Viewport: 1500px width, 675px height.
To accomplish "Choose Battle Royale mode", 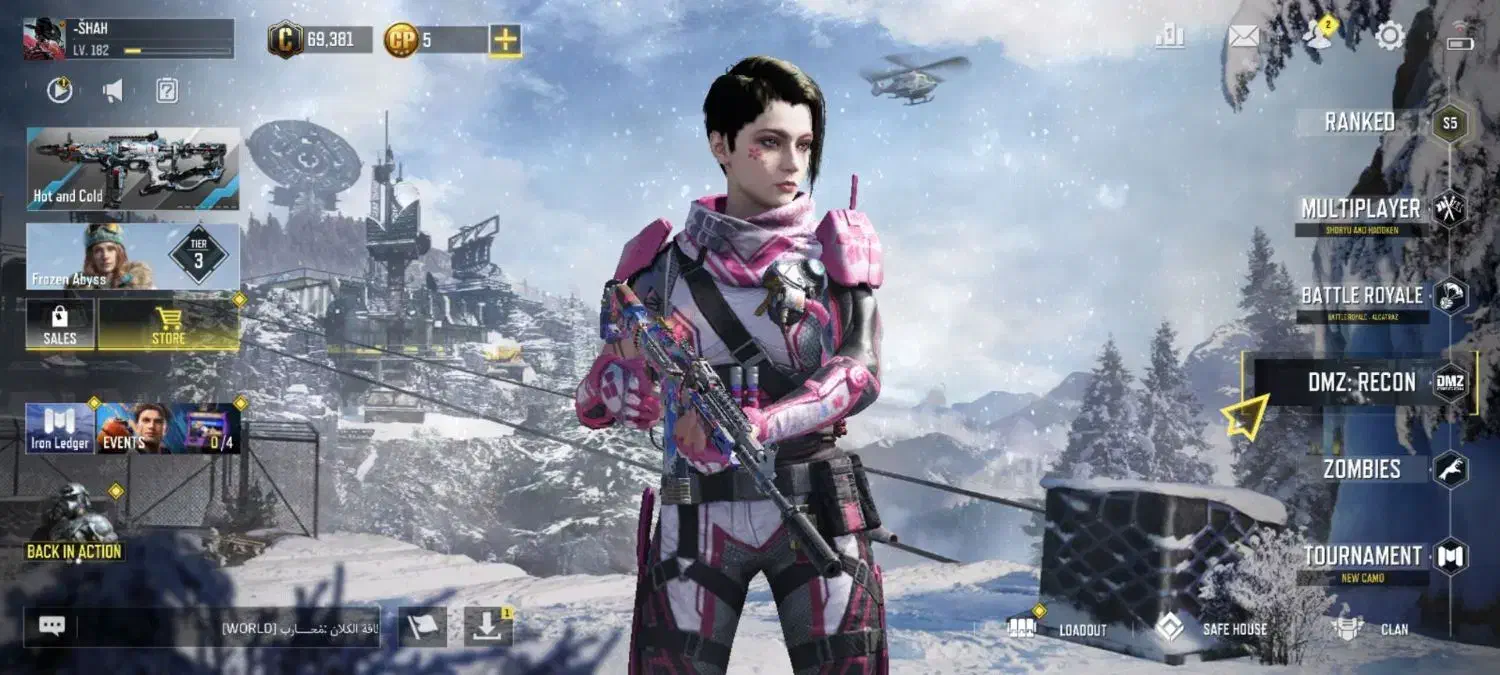I will coord(1362,296).
